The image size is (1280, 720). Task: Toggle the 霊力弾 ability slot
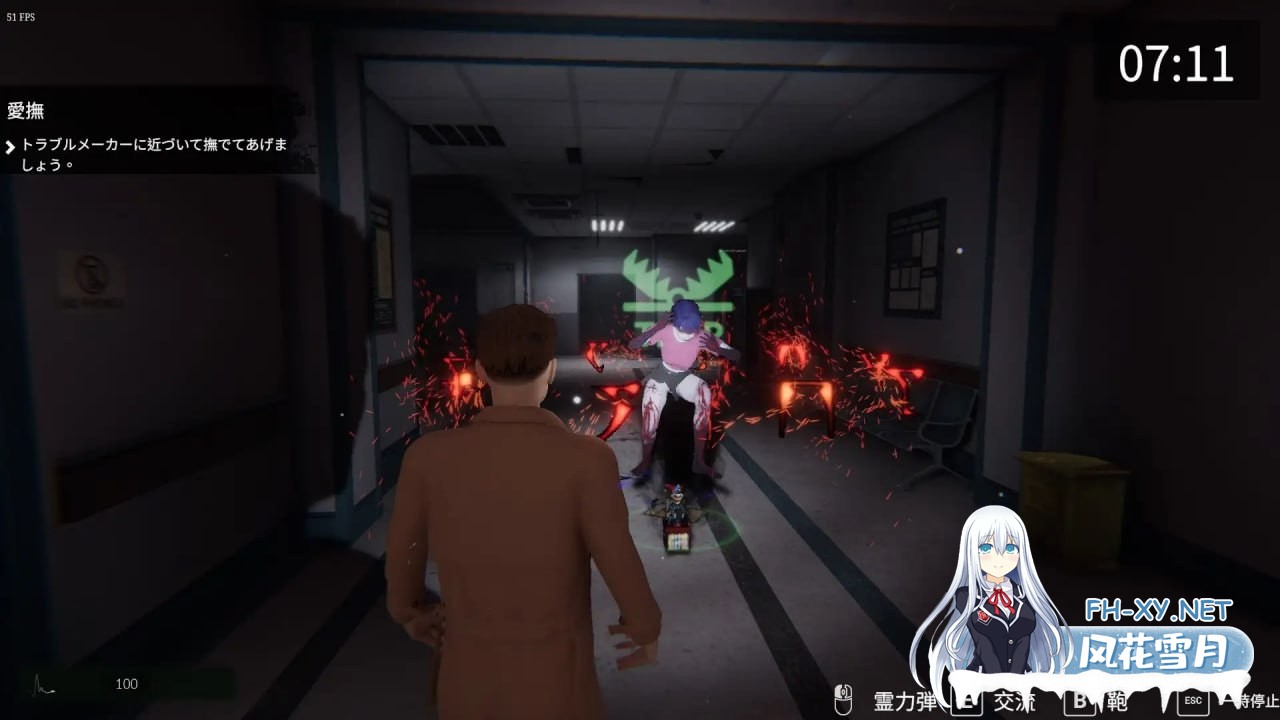point(902,697)
